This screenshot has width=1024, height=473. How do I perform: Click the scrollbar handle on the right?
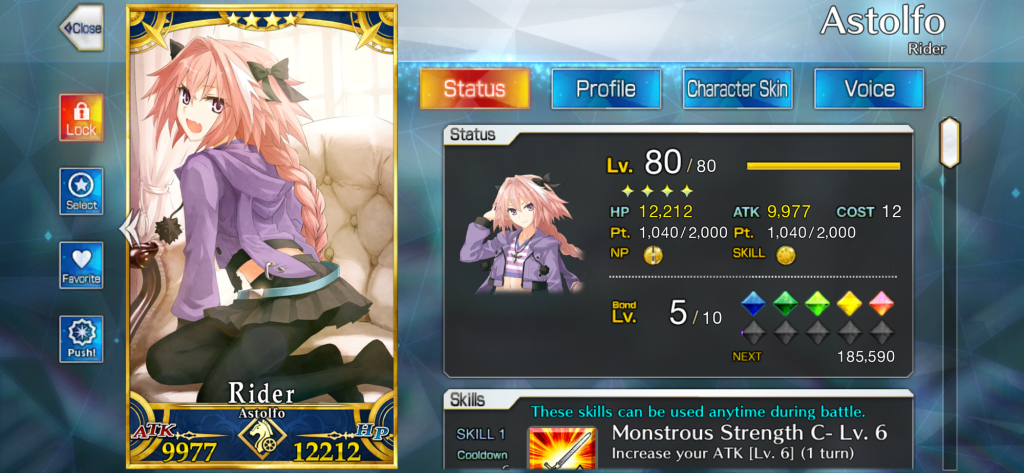949,142
